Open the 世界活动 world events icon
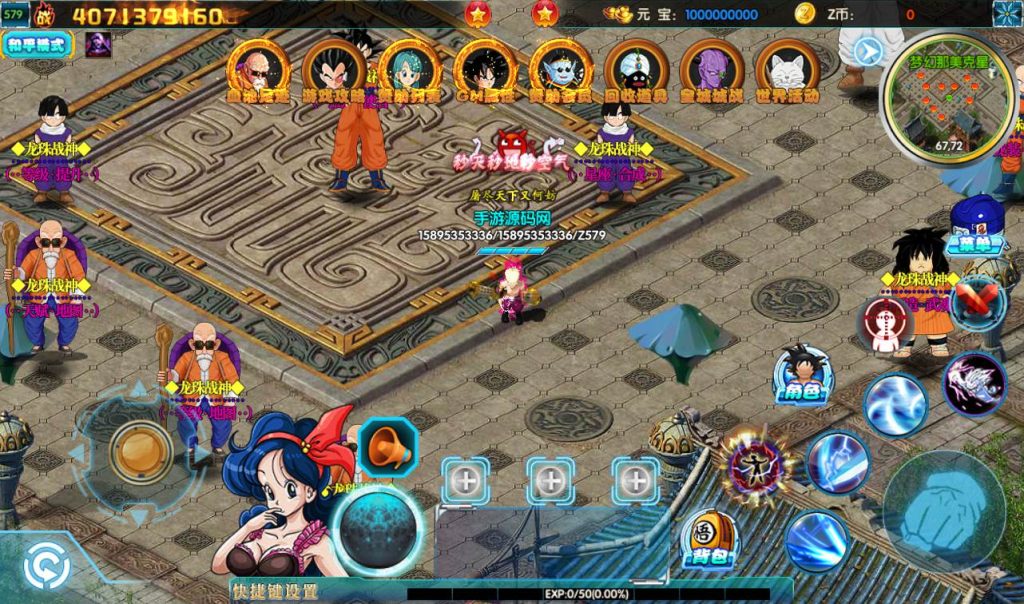Image resolution: width=1024 pixels, height=604 pixels. point(788,72)
